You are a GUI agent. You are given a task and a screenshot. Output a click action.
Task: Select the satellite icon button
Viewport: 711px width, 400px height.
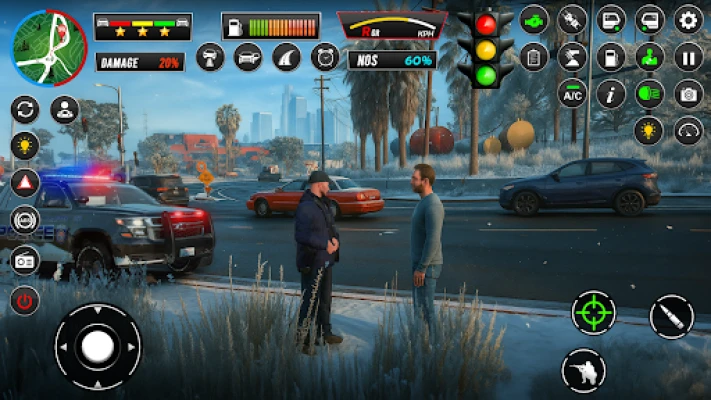(x=572, y=19)
